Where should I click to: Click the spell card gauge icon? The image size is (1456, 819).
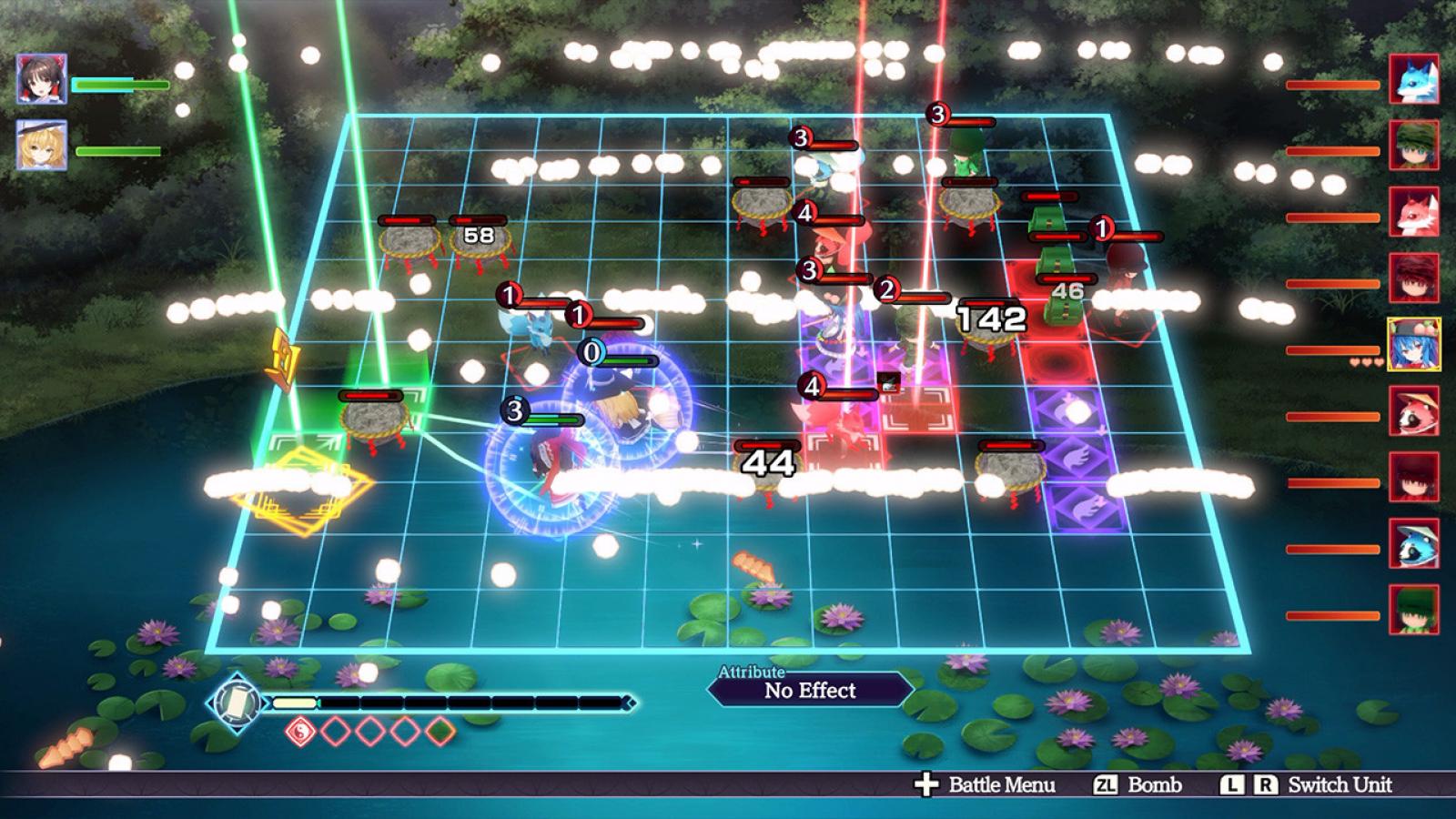tap(236, 703)
